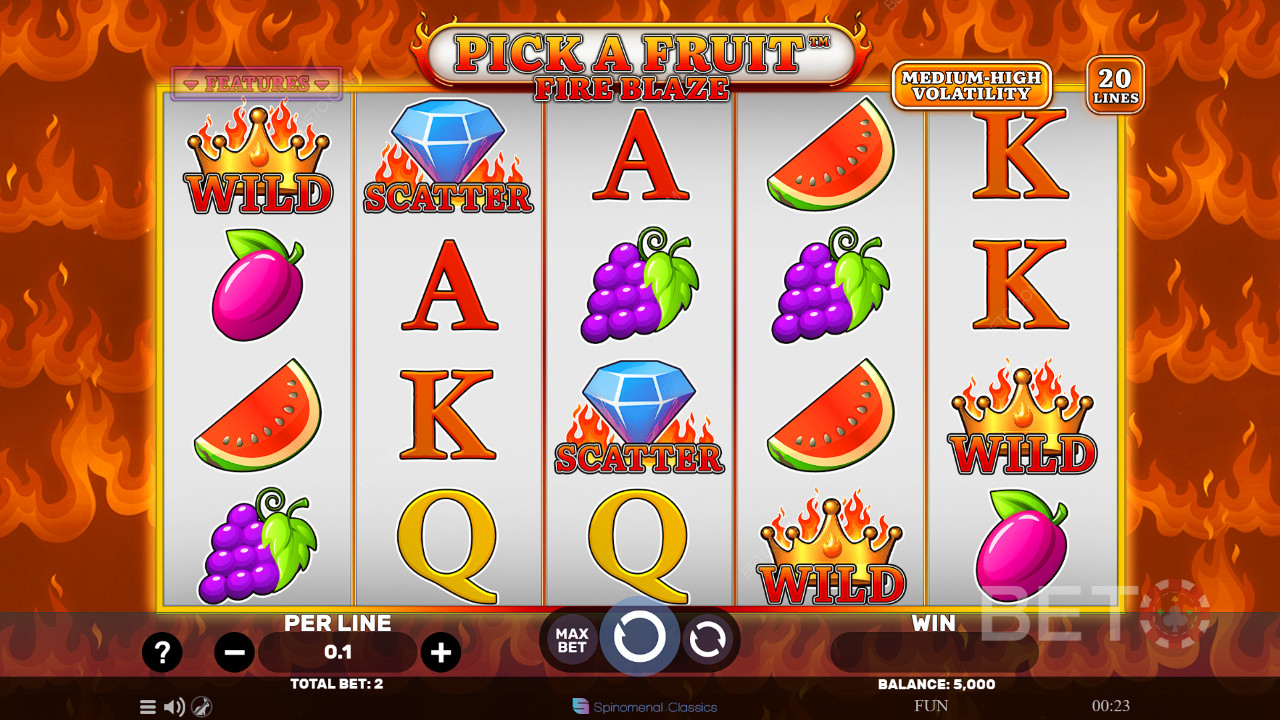Click the 20 Lines badge

tap(1115, 85)
